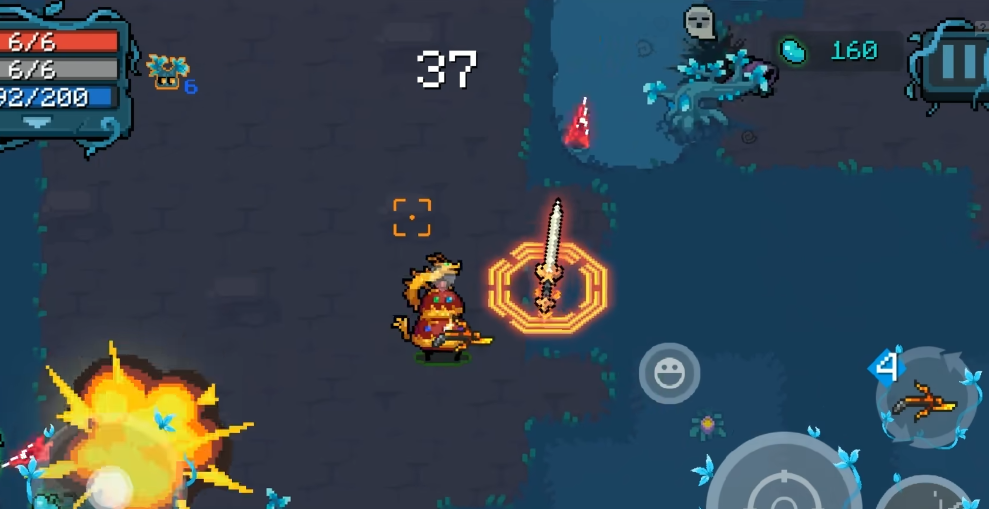This screenshot has height=509, width=989.
Task: Tap the smiley face emote button
Action: [x=669, y=373]
